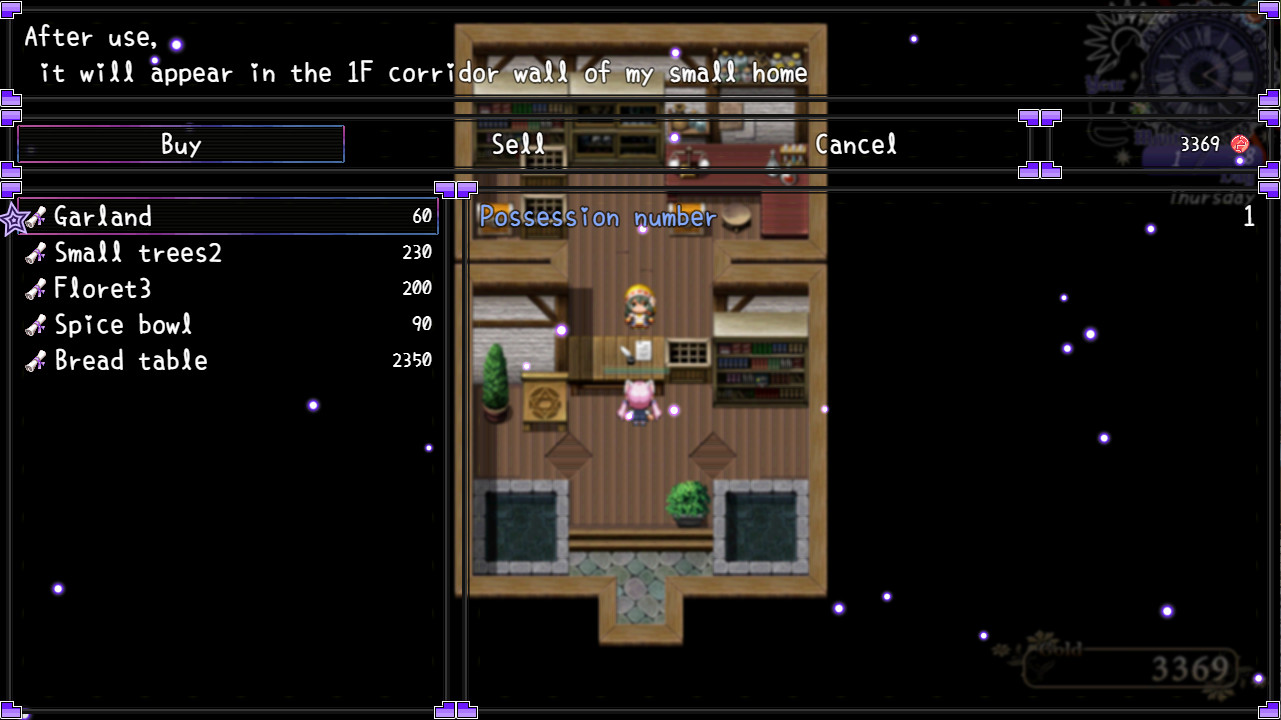Click the scroll icon beside Small trees2
This screenshot has width=1281, height=720.
[36, 252]
